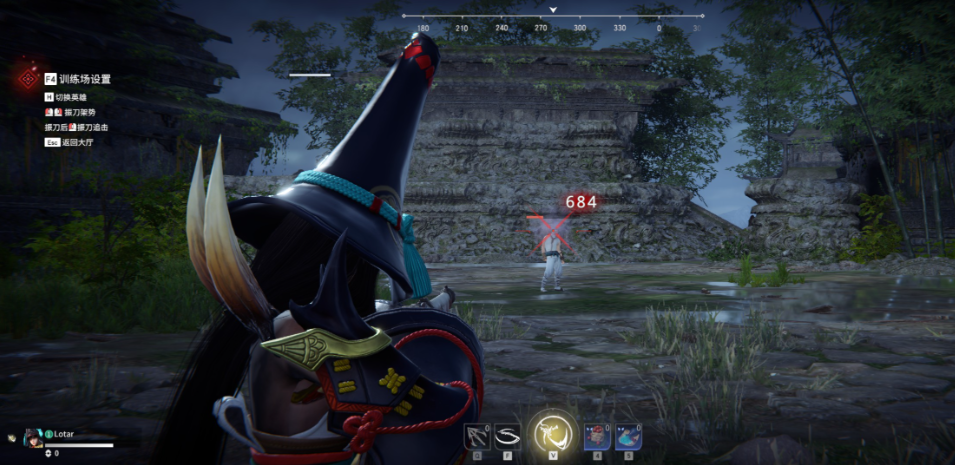Activate the curved slash skill icon
955x465 pixels.
pos(508,437)
